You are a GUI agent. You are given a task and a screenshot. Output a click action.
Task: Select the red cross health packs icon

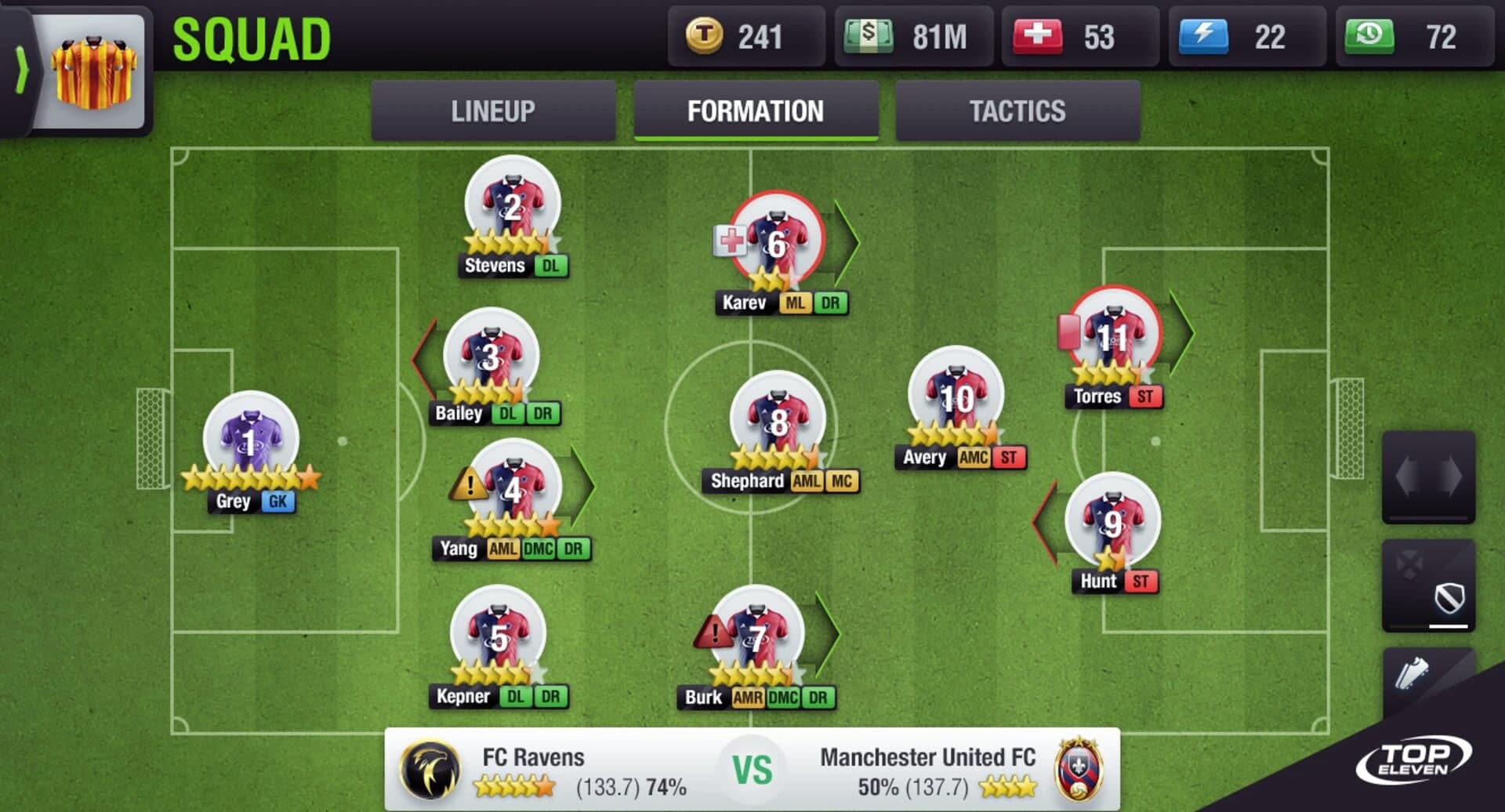point(1036,36)
